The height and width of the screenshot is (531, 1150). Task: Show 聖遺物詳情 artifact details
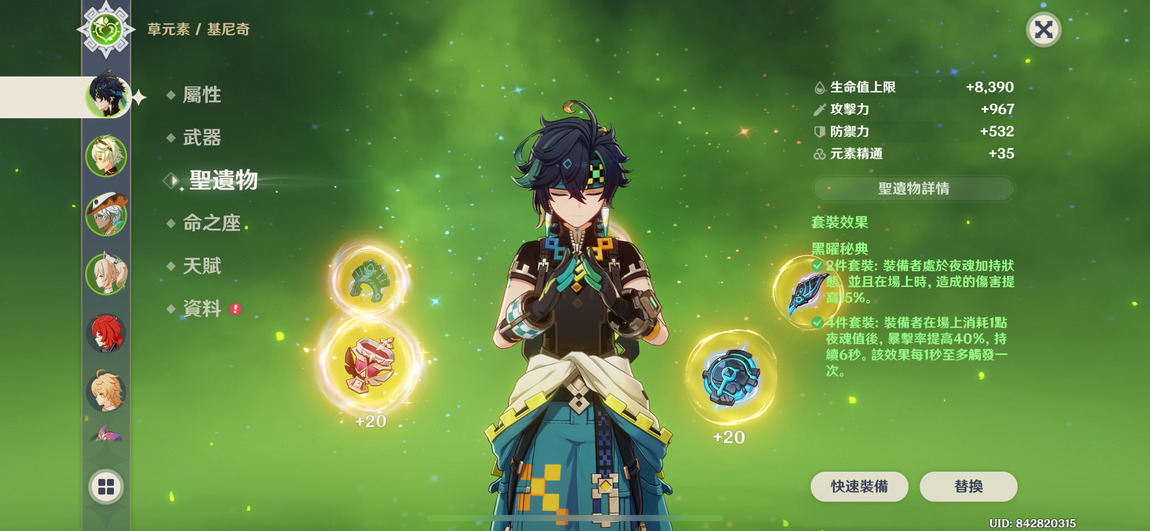coord(913,188)
